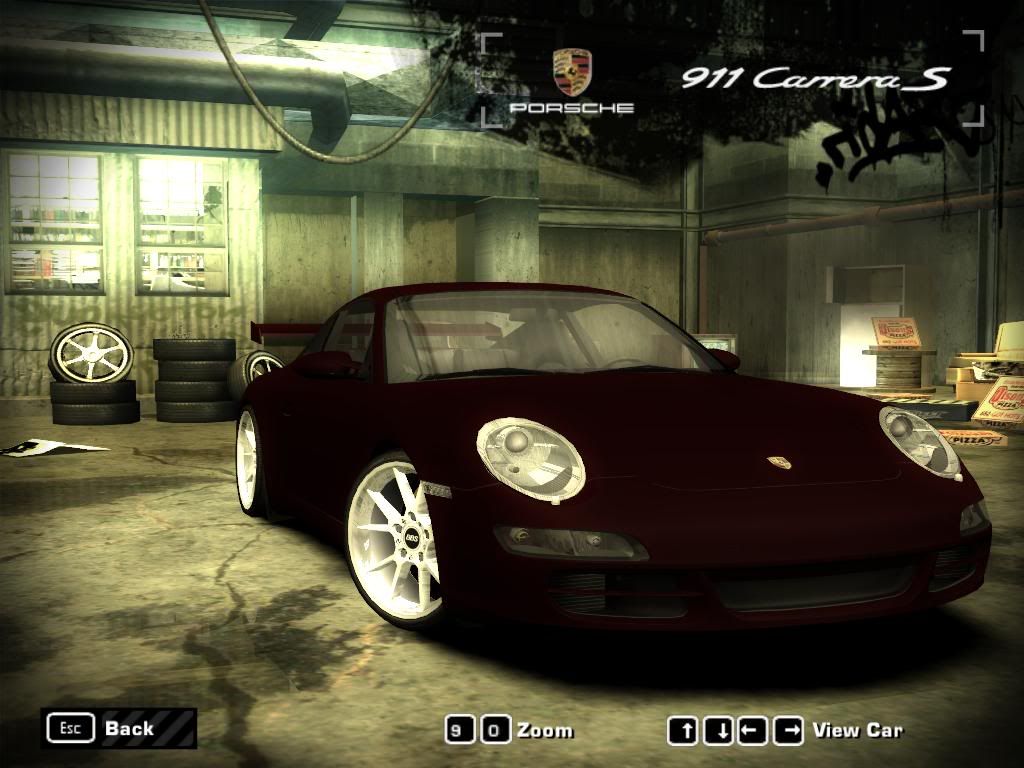Go back using the Back button

tap(118, 728)
